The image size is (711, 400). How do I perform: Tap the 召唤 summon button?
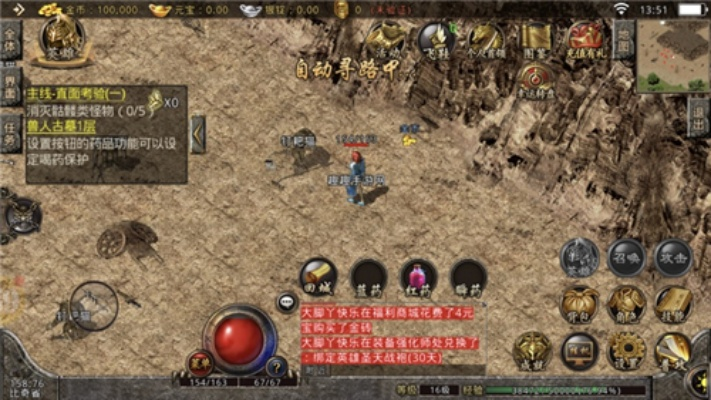point(627,256)
